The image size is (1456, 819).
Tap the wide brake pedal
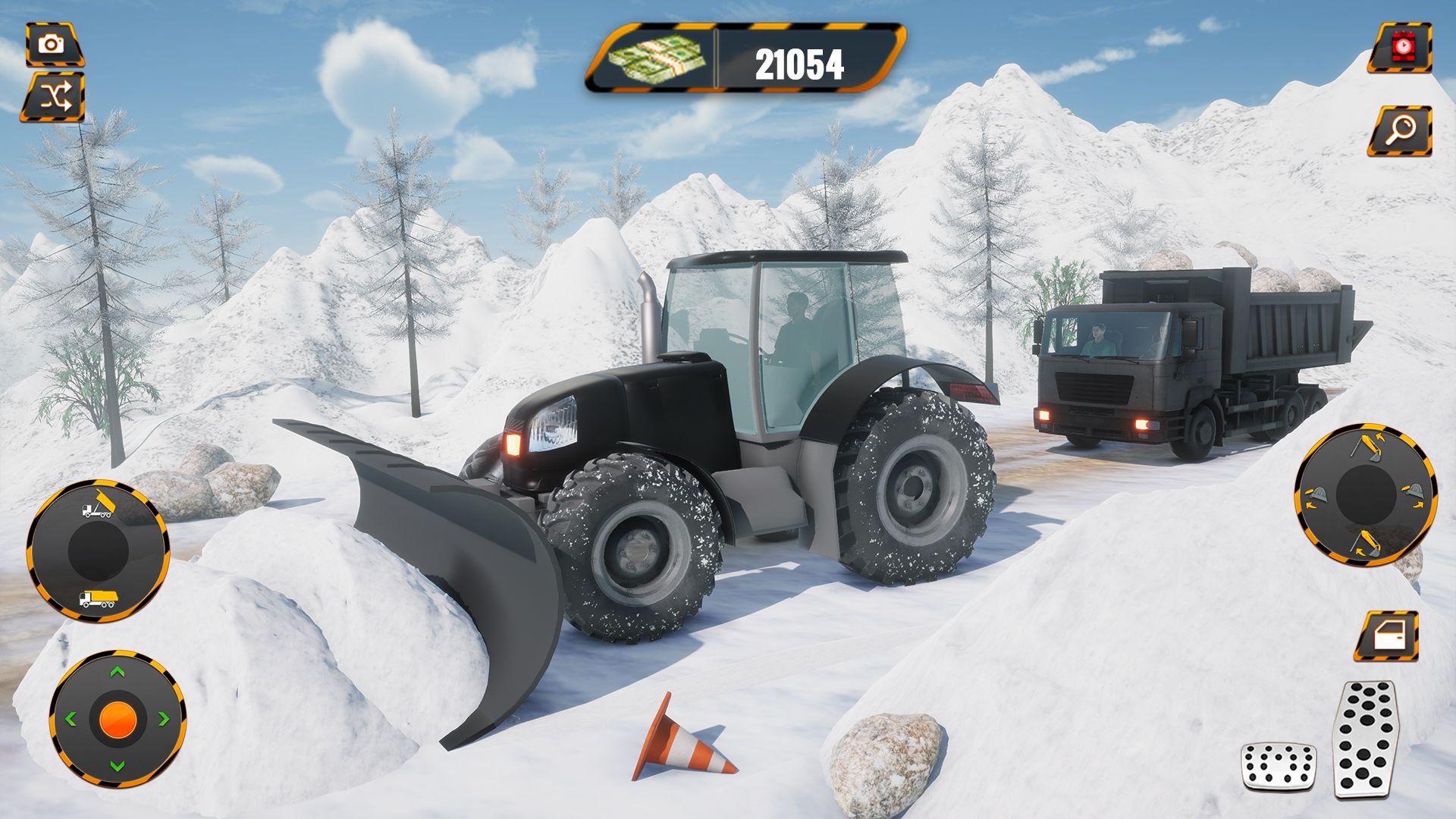pos(1278,764)
